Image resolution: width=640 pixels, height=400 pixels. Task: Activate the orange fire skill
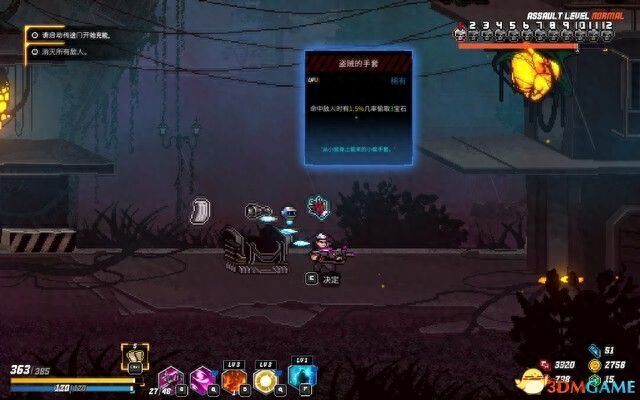tap(235, 380)
